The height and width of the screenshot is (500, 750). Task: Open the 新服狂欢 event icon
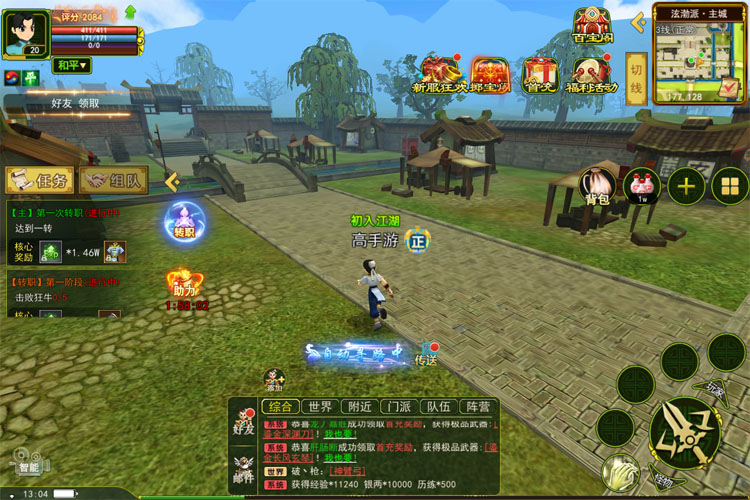439,73
